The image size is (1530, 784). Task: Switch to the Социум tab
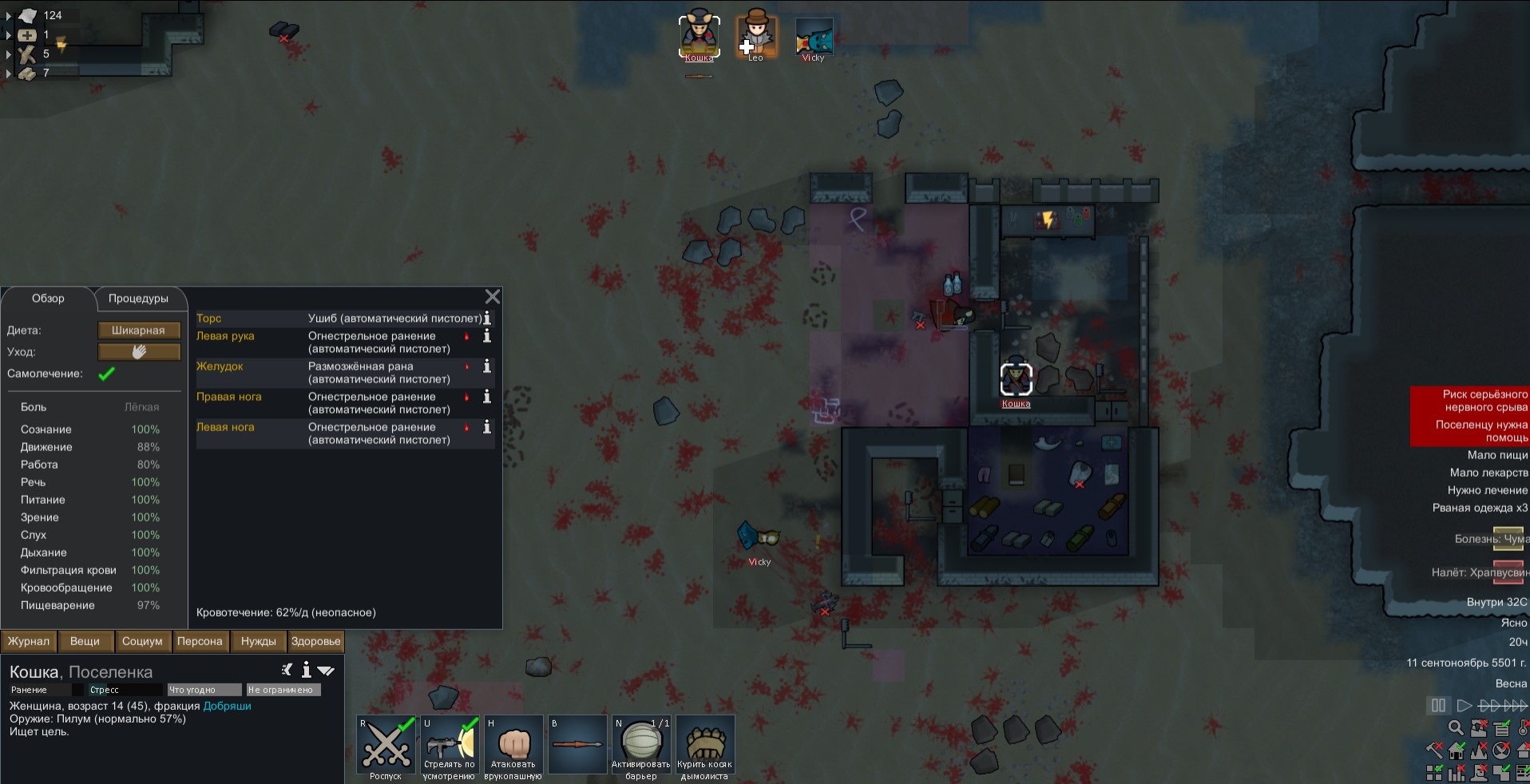coord(142,641)
